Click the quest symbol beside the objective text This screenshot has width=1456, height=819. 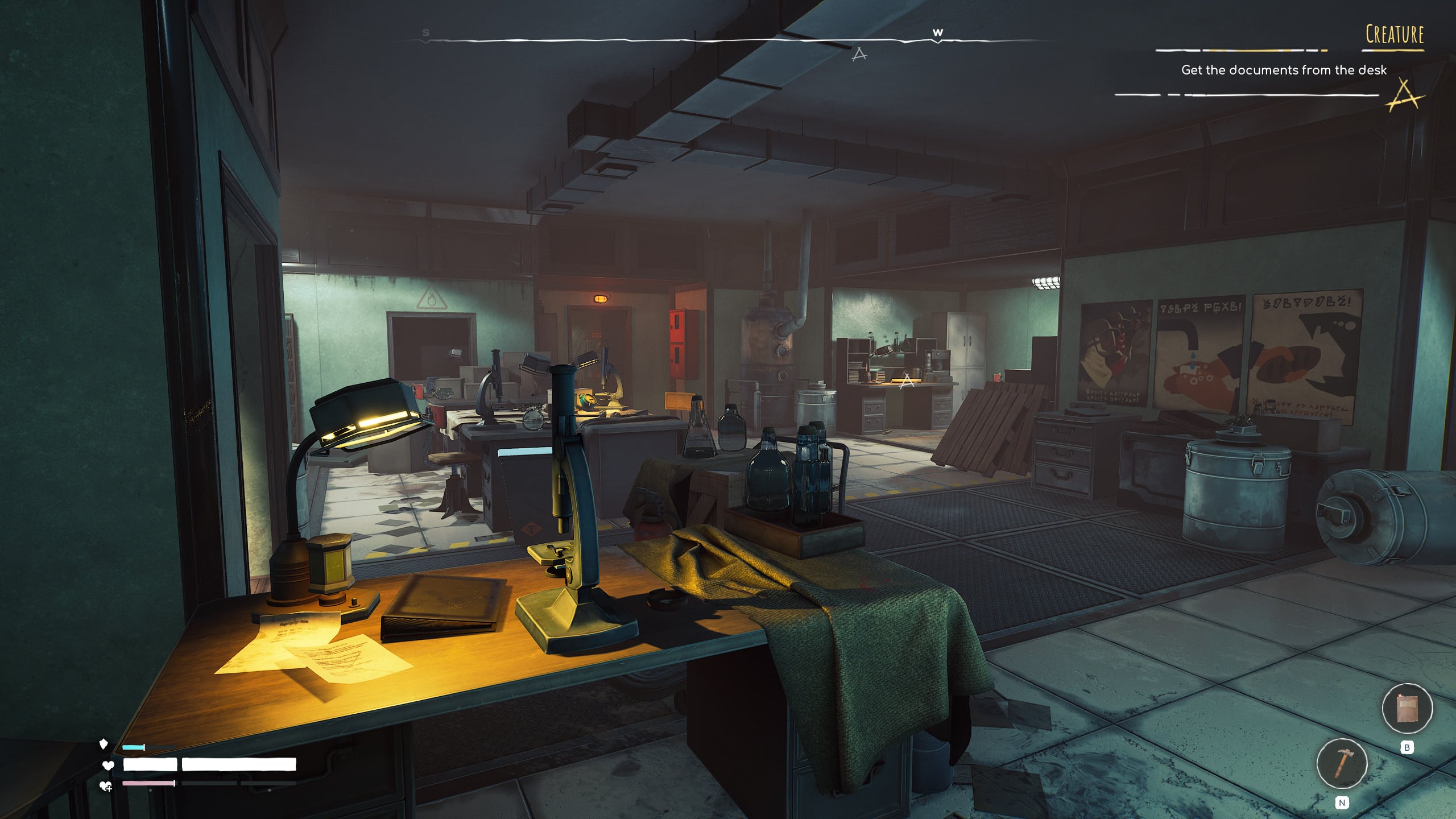1405,96
